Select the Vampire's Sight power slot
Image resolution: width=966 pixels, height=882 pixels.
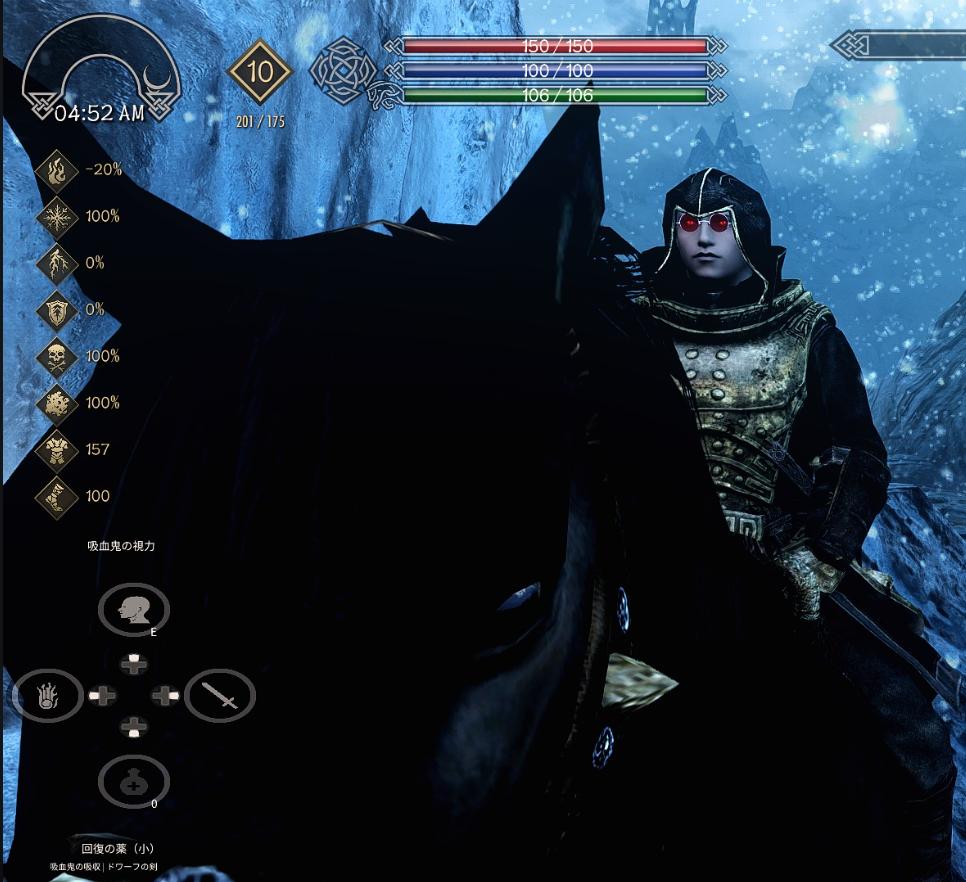click(133, 608)
